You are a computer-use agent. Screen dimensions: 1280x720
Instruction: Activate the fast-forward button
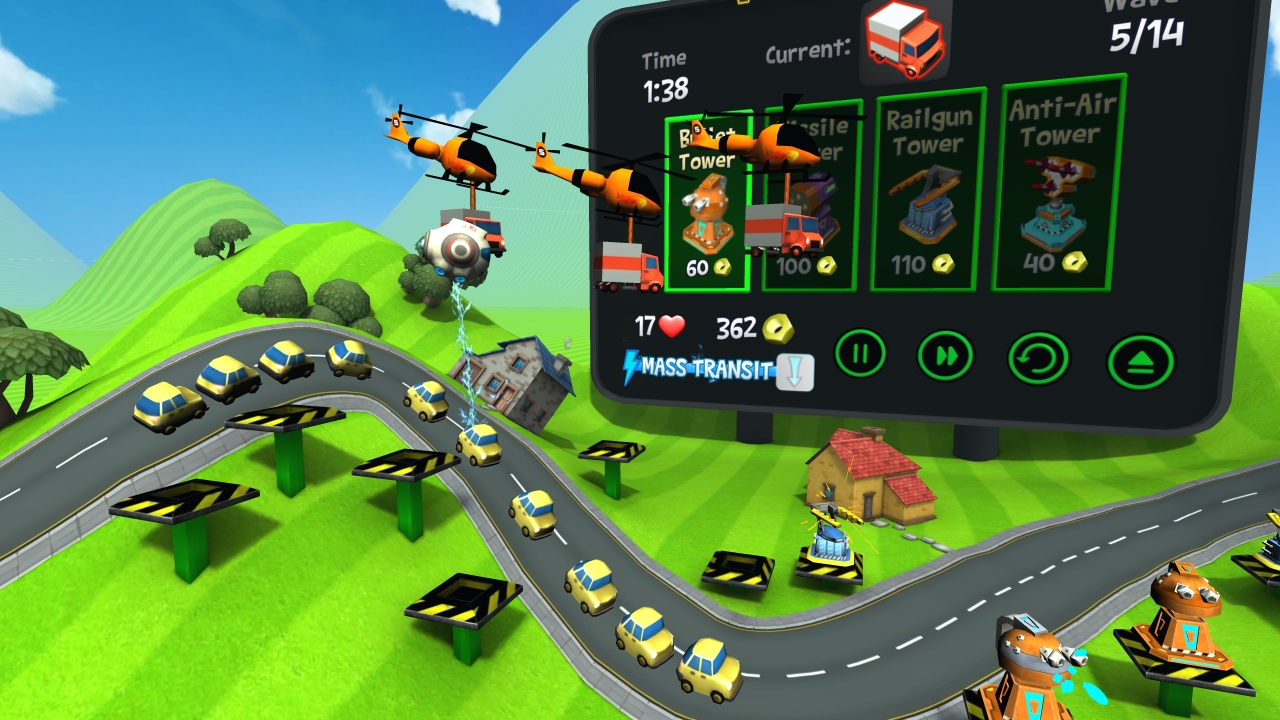[x=946, y=355]
